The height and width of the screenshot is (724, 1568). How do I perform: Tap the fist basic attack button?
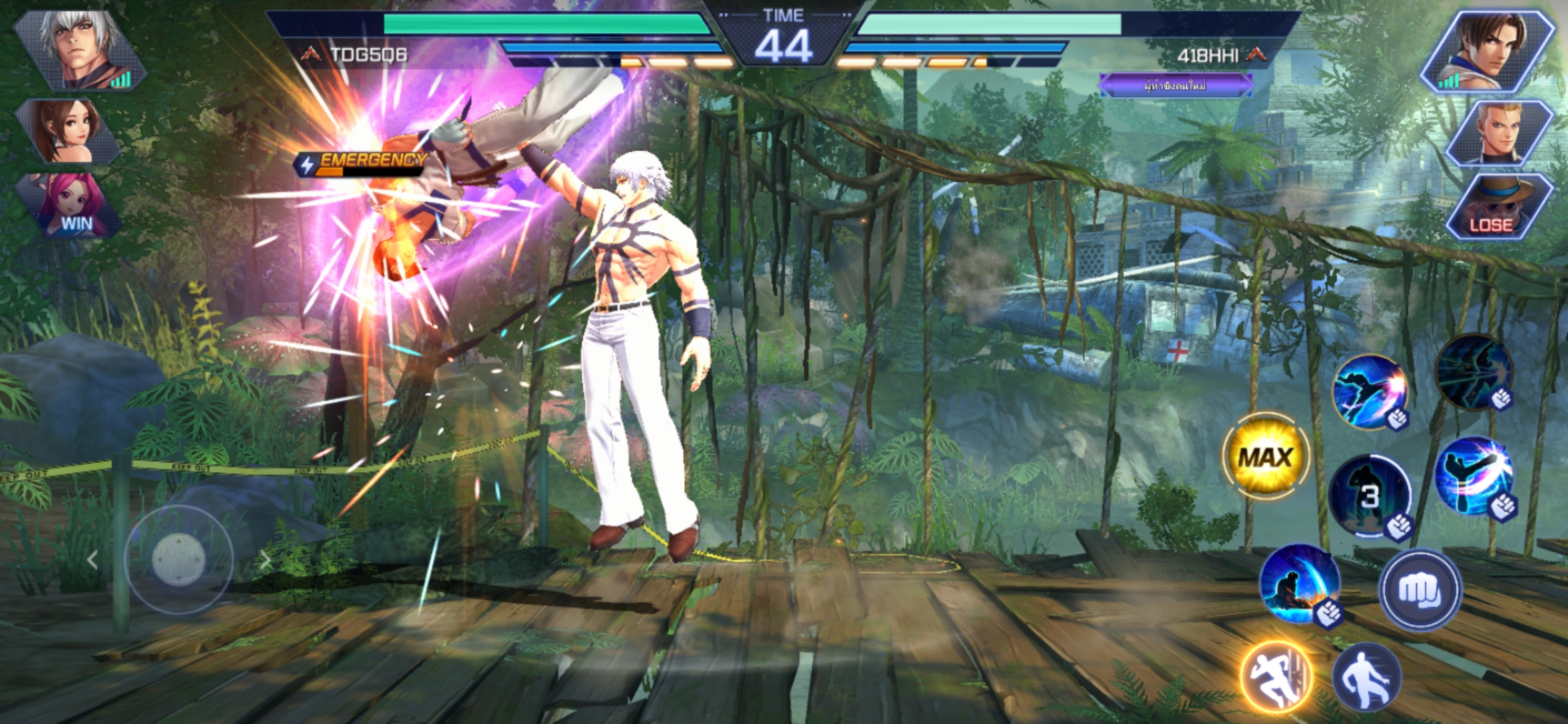click(x=1419, y=590)
